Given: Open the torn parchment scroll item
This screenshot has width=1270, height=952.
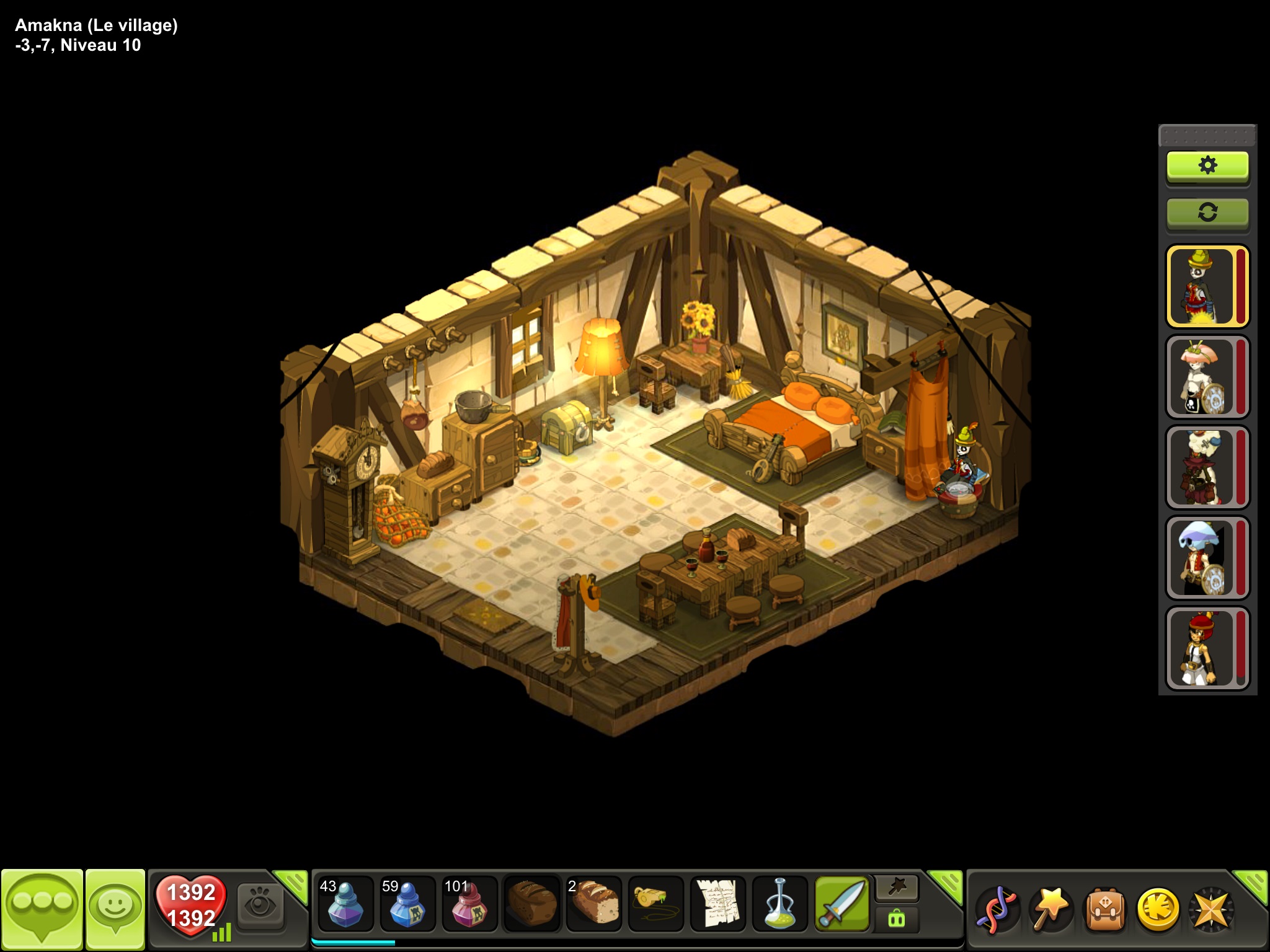Looking at the screenshot, I should [x=717, y=904].
